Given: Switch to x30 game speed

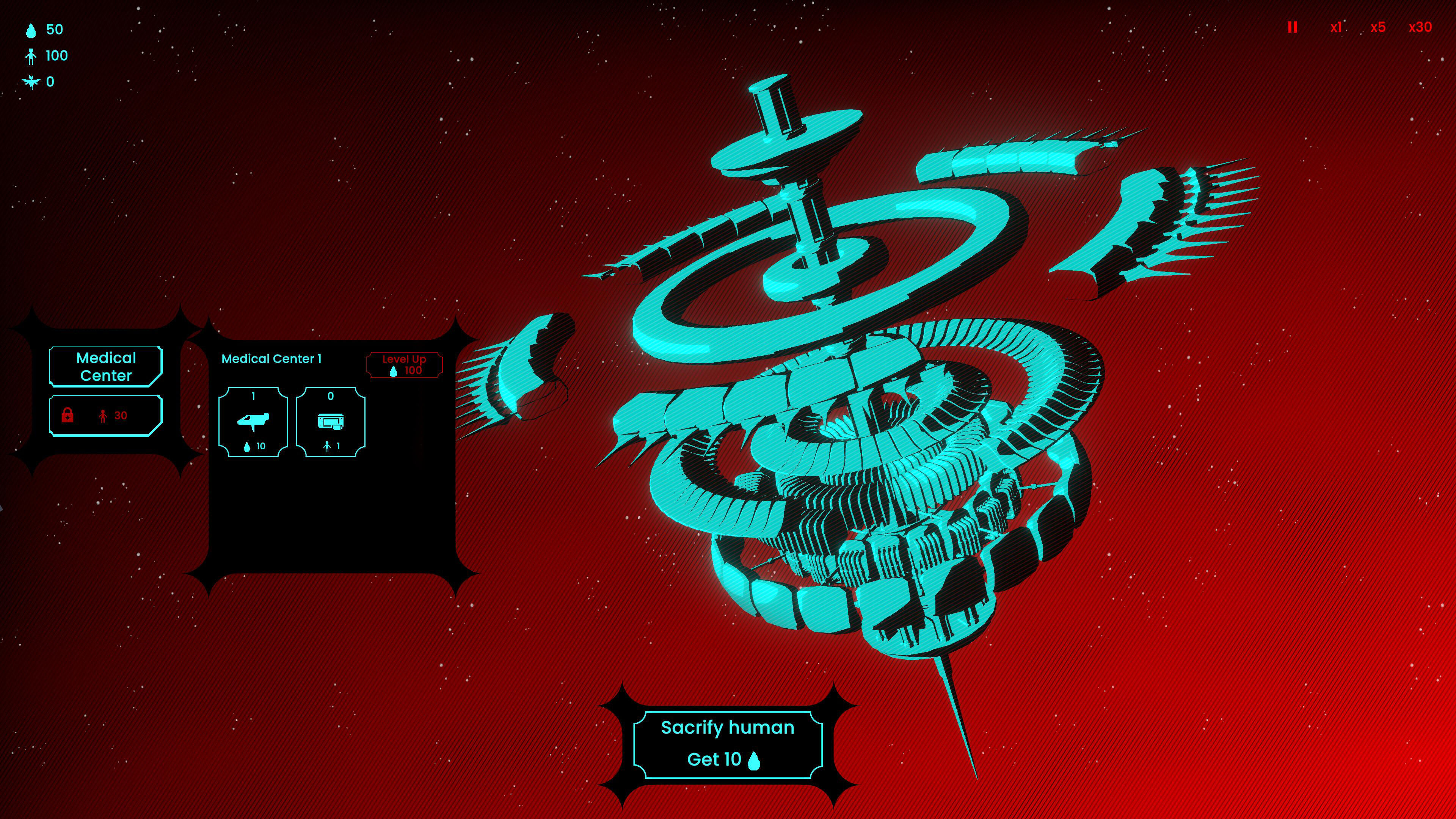Looking at the screenshot, I should [1420, 27].
